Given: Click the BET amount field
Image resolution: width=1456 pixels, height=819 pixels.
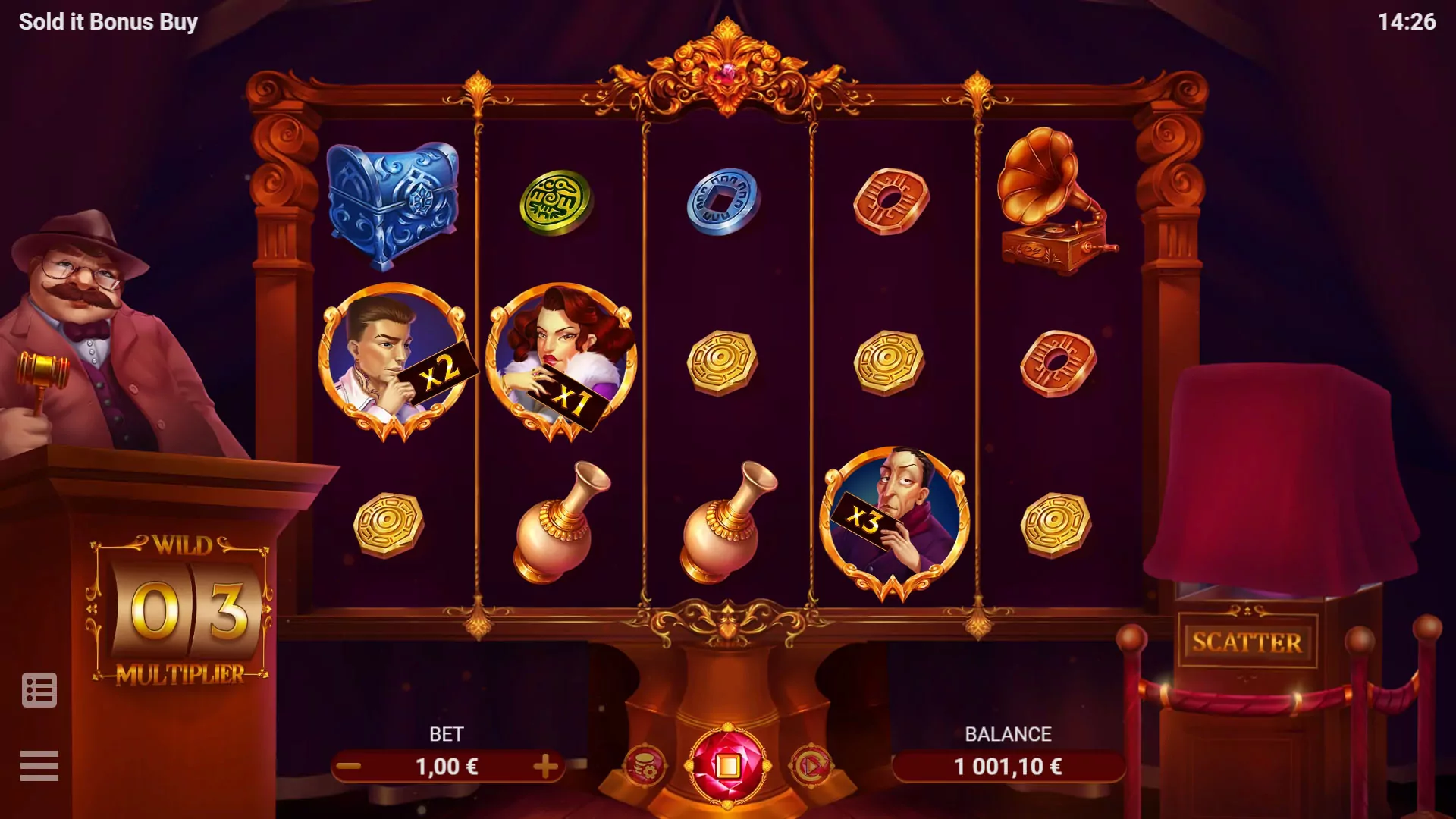Looking at the screenshot, I should click(449, 767).
